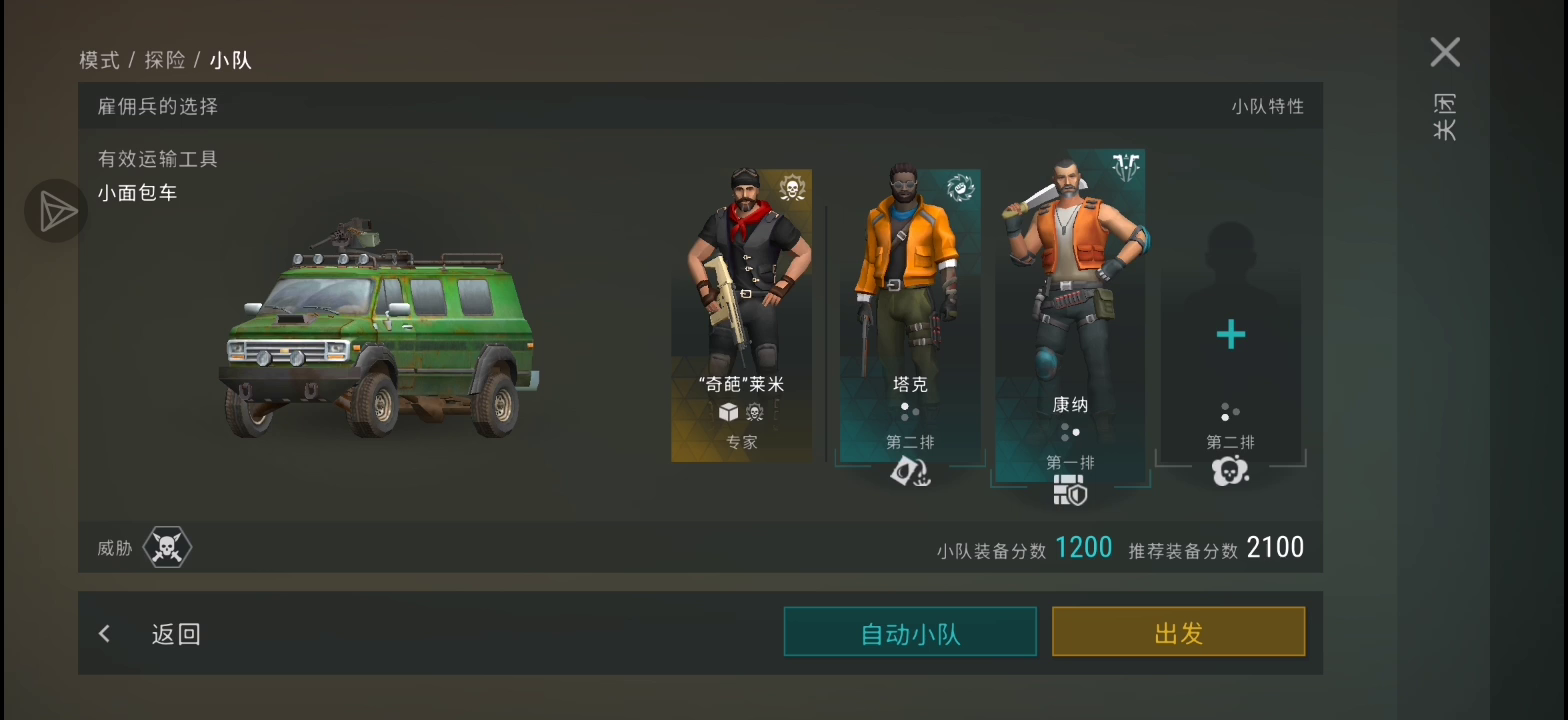This screenshot has width=1568, height=720.
Task: Click the explosive skull icon in the empty slot
Action: pos(1229,471)
